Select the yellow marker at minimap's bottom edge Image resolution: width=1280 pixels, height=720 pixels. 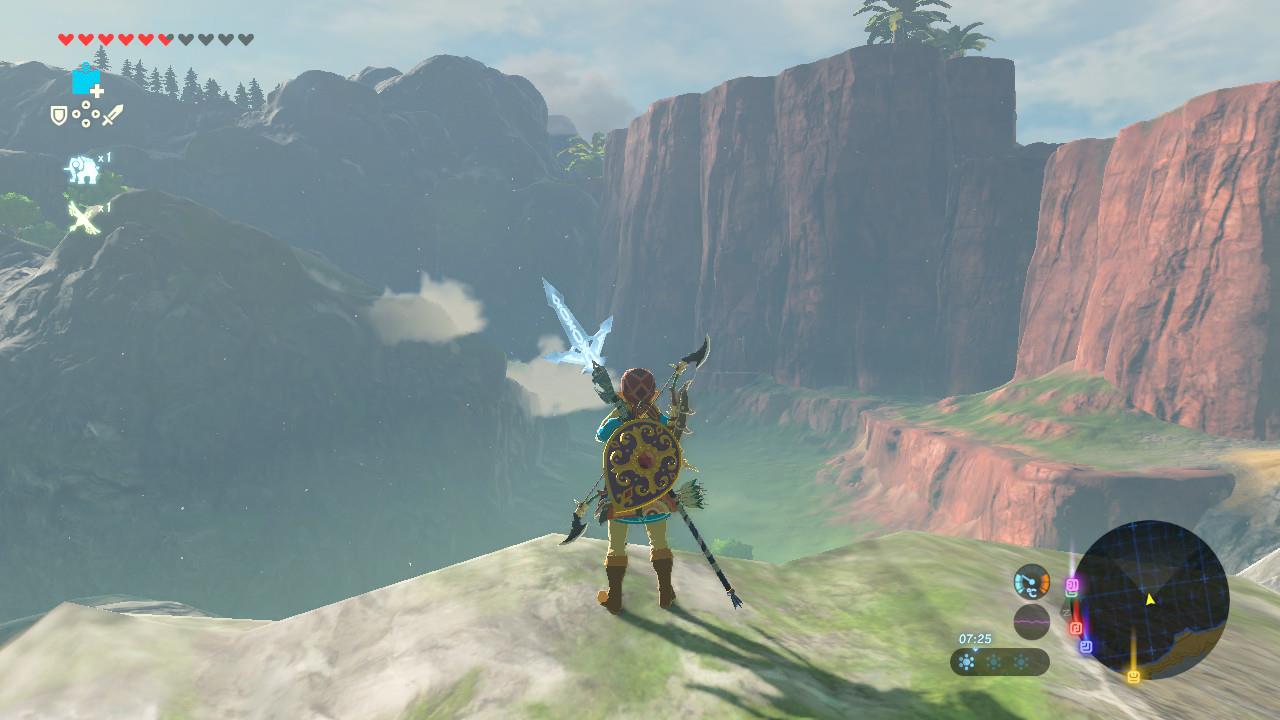coord(1133,677)
